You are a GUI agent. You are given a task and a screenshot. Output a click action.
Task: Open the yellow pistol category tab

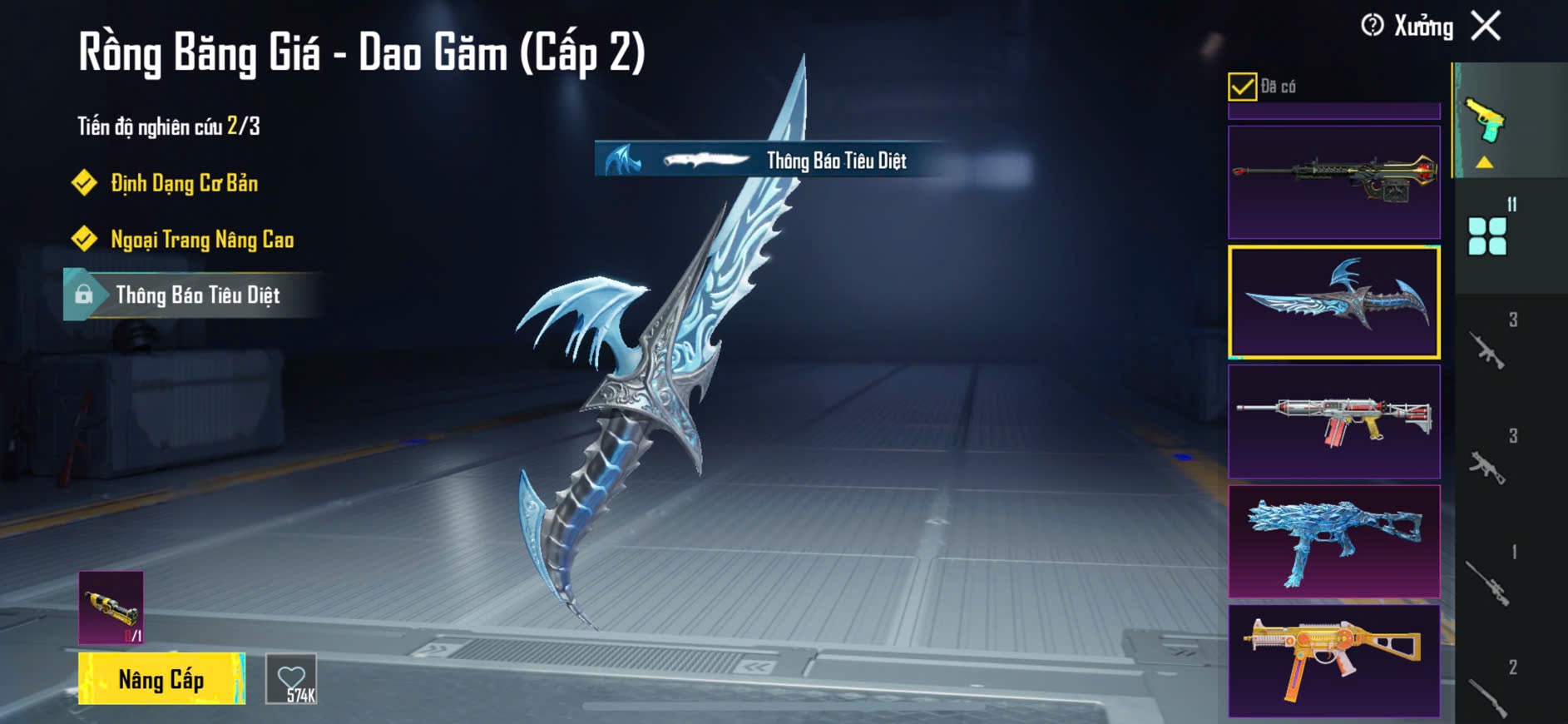1486,123
